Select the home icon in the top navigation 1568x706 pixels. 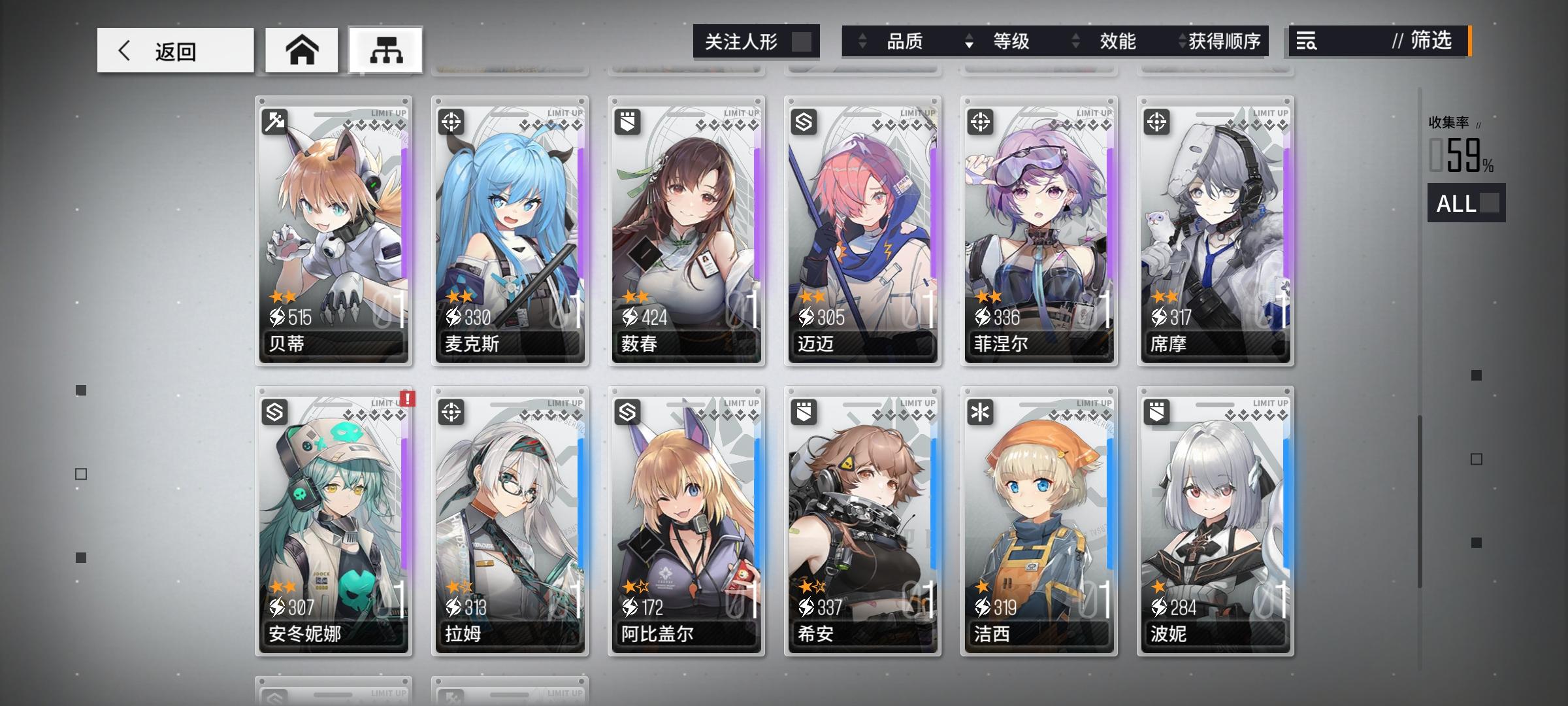pyautogui.click(x=301, y=49)
